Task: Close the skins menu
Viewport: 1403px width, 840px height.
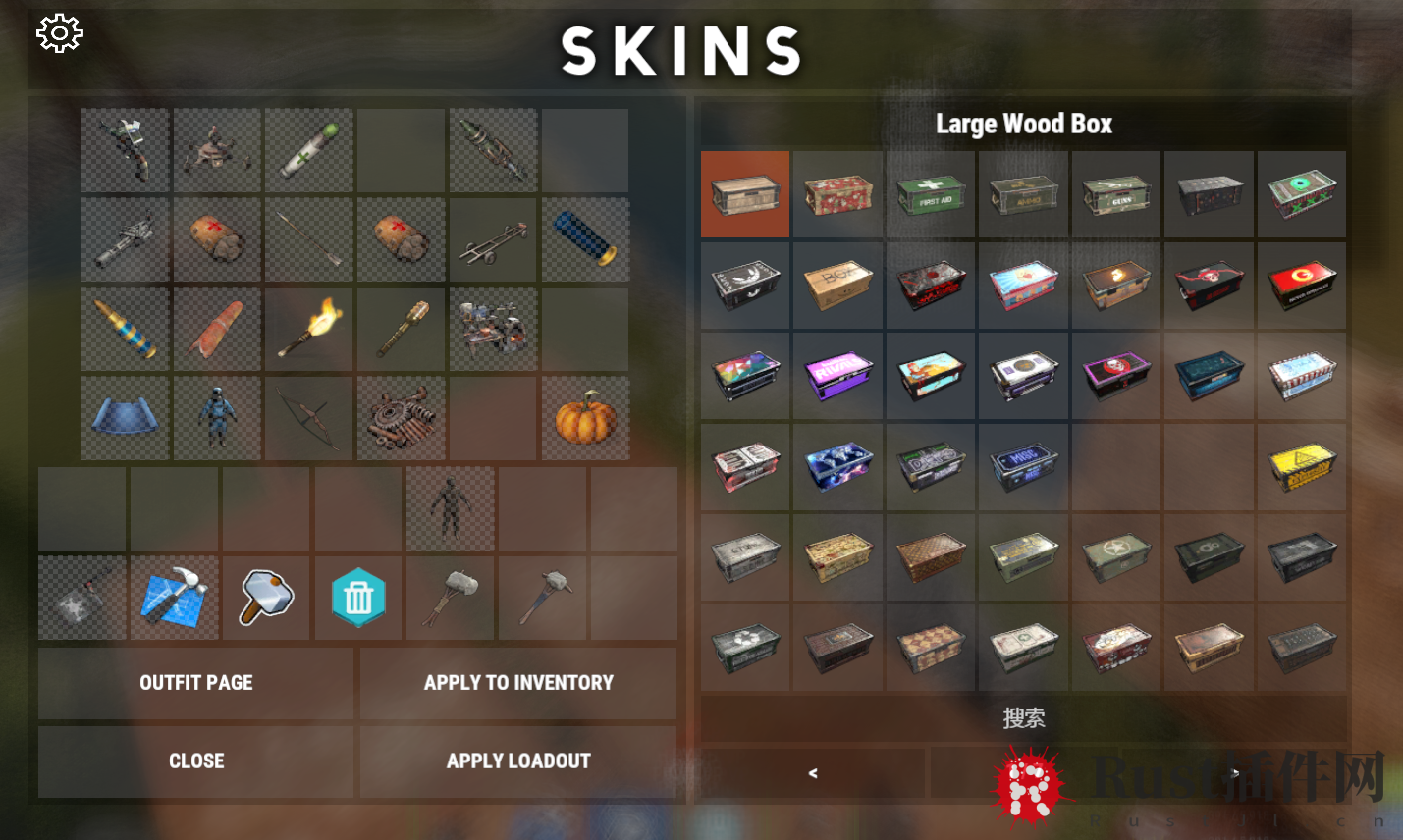Action: pyautogui.click(x=195, y=761)
